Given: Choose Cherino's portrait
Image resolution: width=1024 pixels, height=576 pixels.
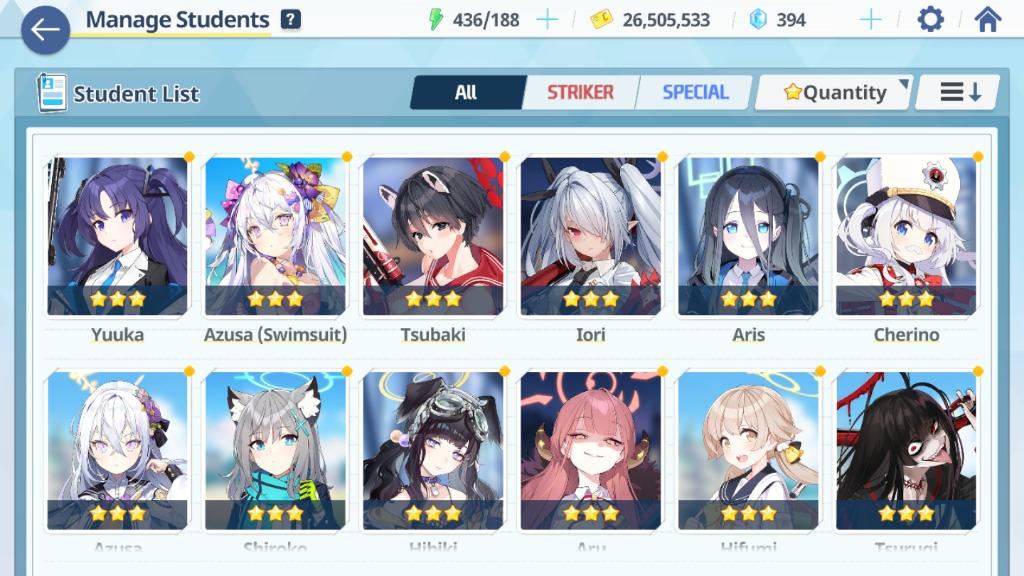Looking at the screenshot, I should 906,236.
